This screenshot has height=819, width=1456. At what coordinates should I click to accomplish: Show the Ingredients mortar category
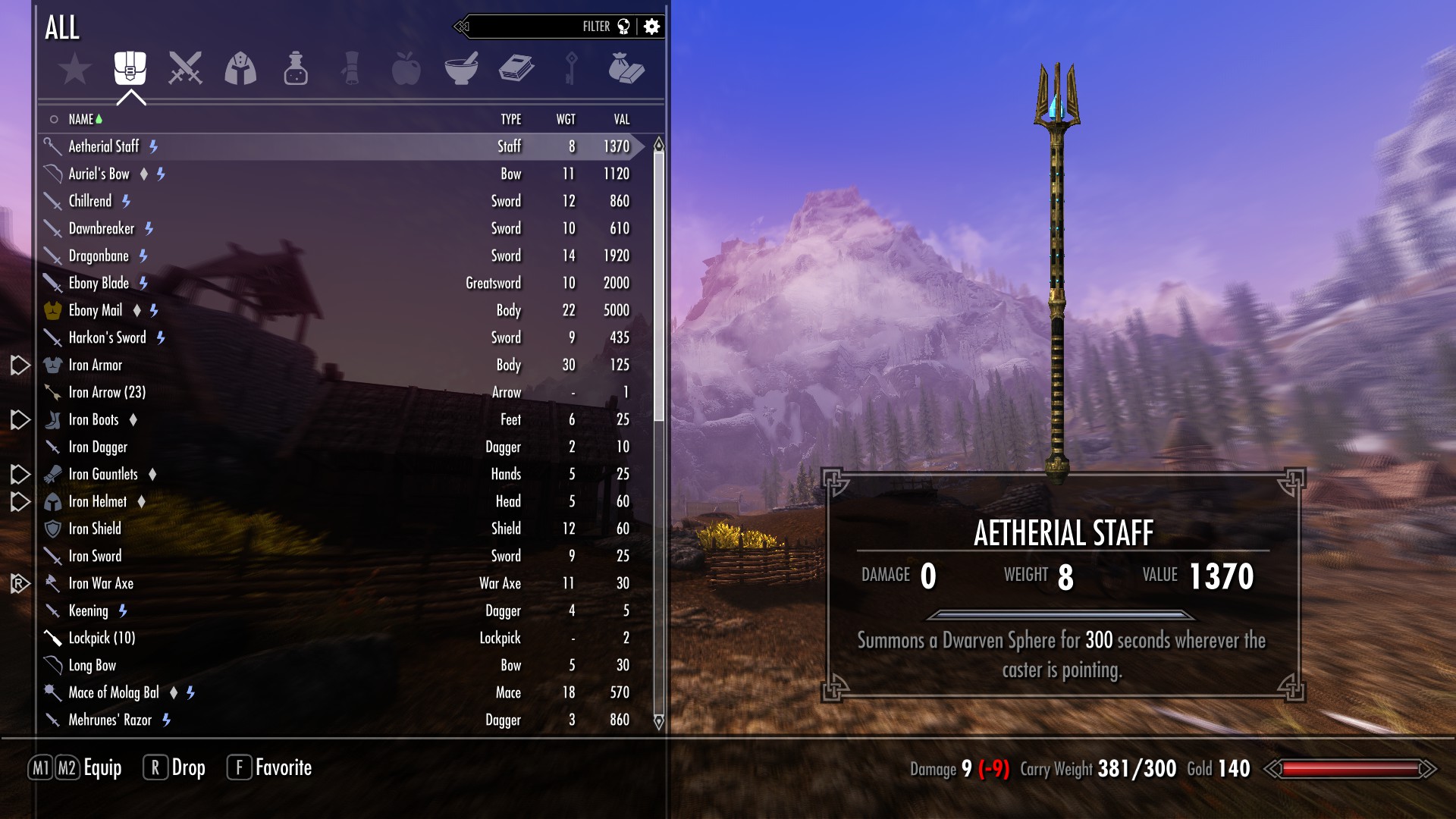[x=461, y=68]
